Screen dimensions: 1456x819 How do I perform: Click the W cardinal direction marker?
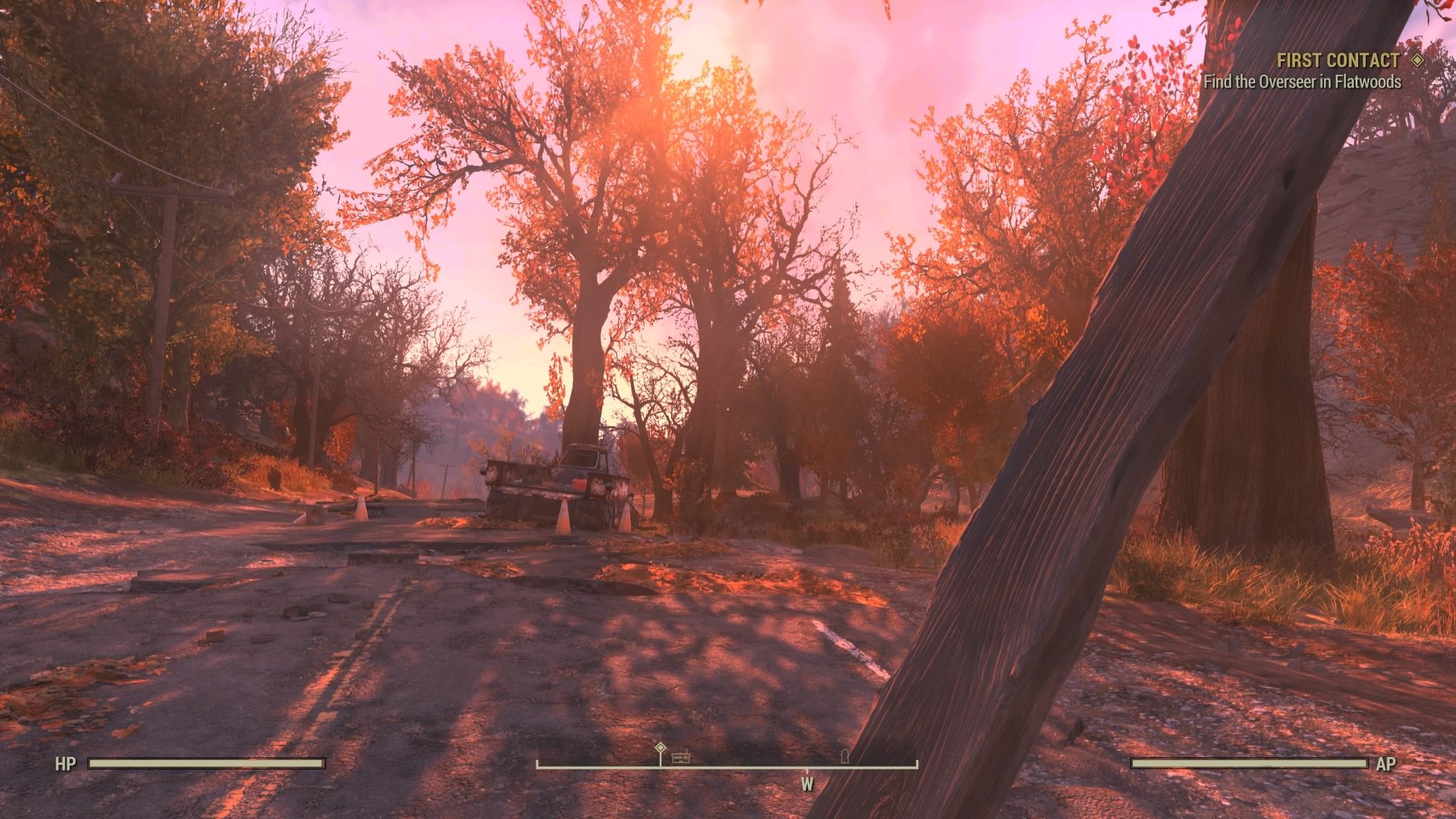(807, 783)
